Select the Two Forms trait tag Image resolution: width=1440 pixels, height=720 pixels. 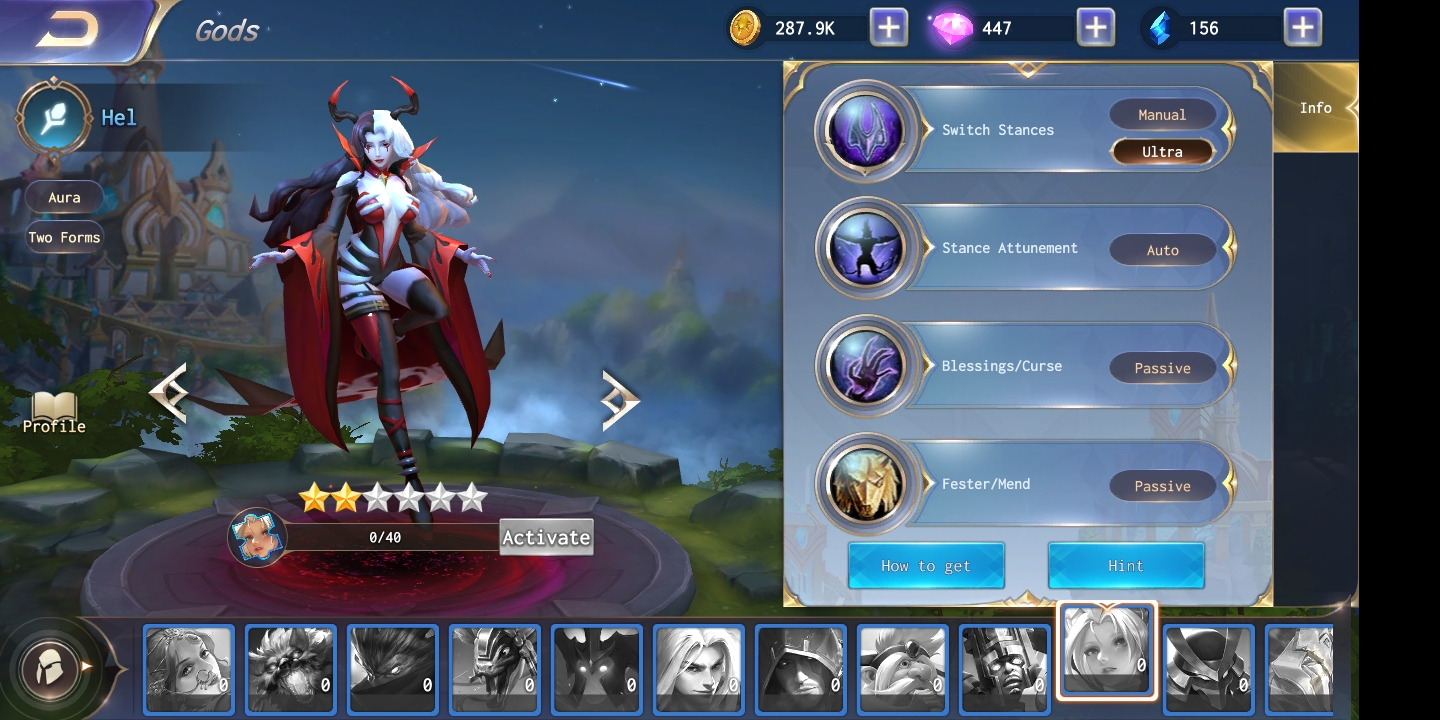point(64,237)
